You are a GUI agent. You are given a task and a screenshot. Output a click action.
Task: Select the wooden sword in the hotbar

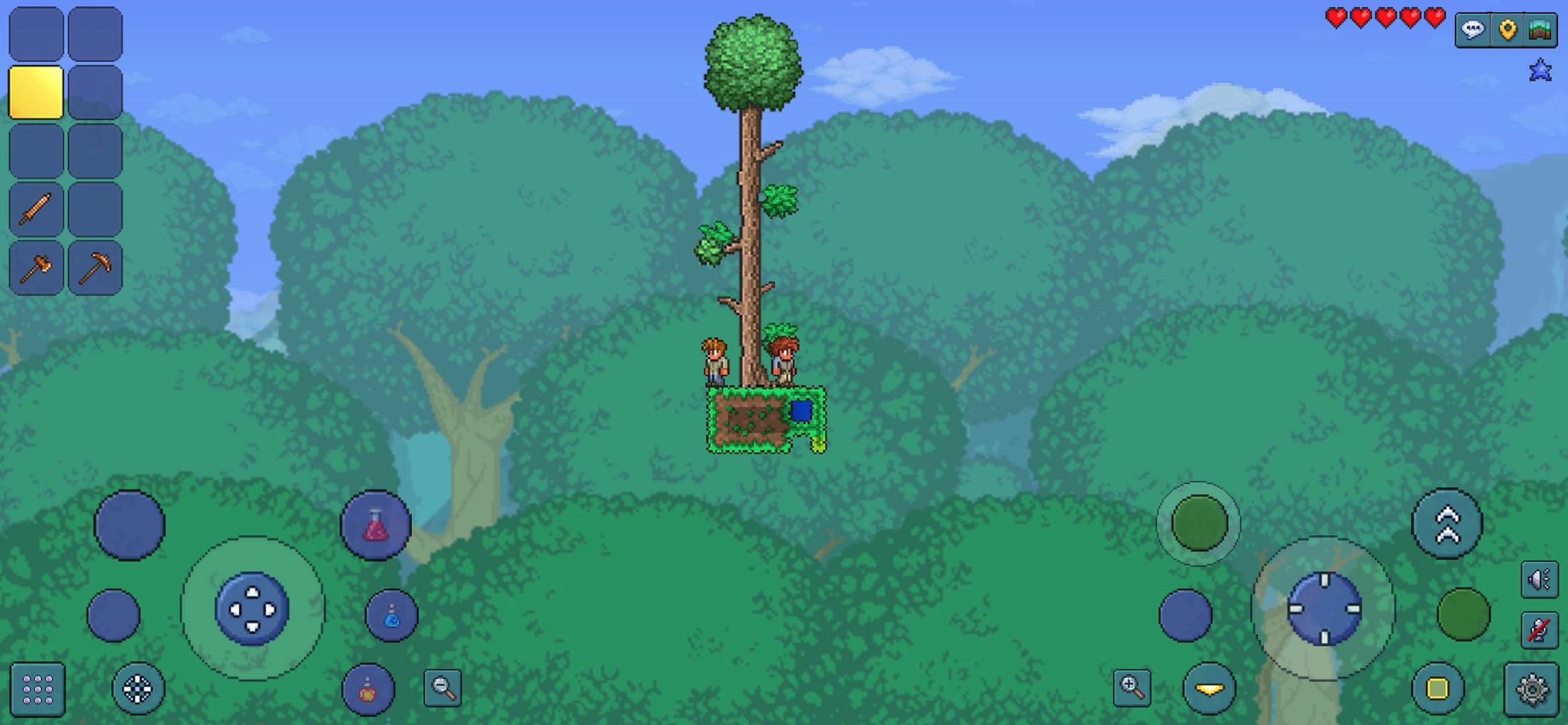(37, 208)
